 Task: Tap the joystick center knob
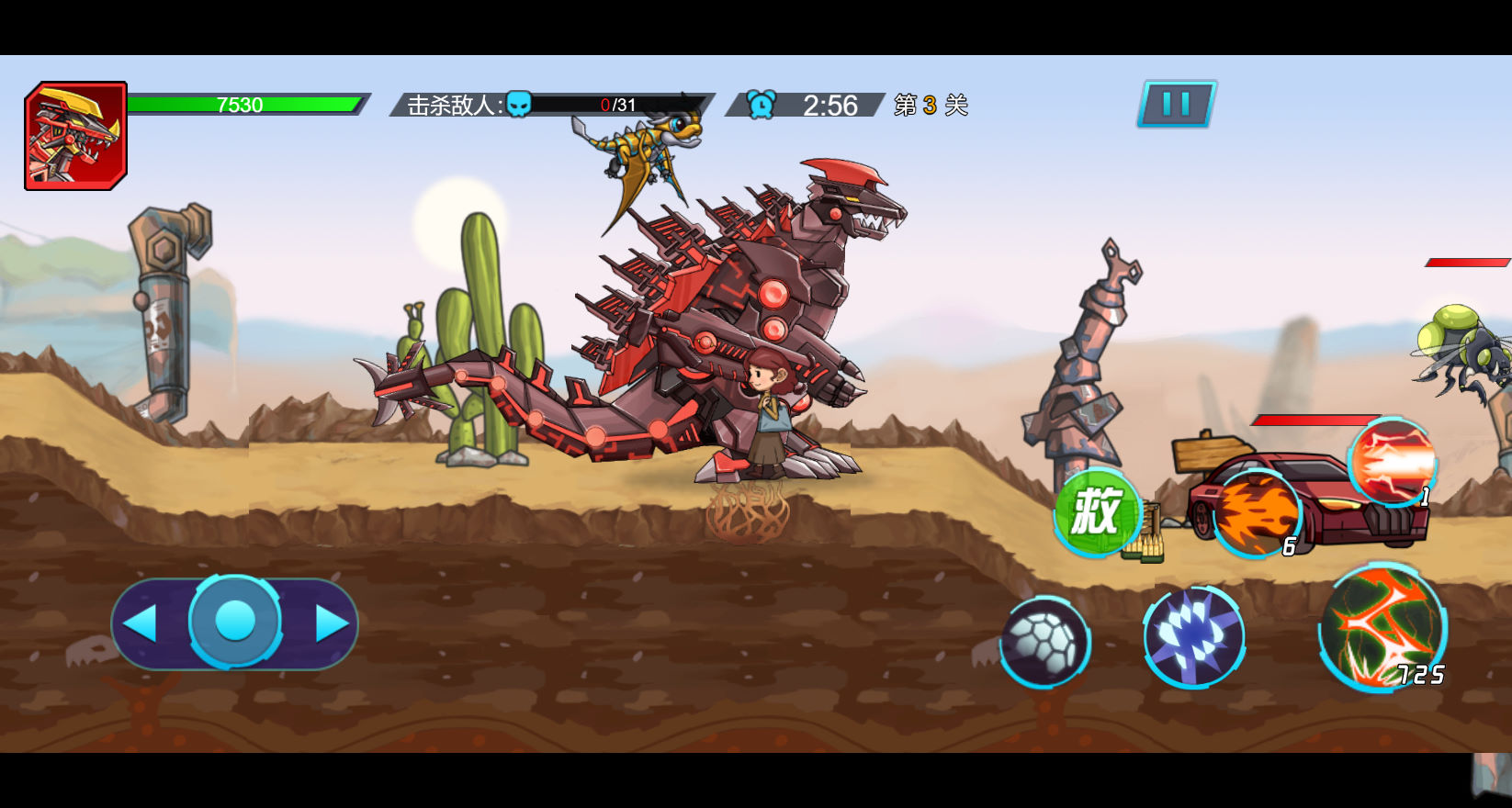[x=235, y=622]
